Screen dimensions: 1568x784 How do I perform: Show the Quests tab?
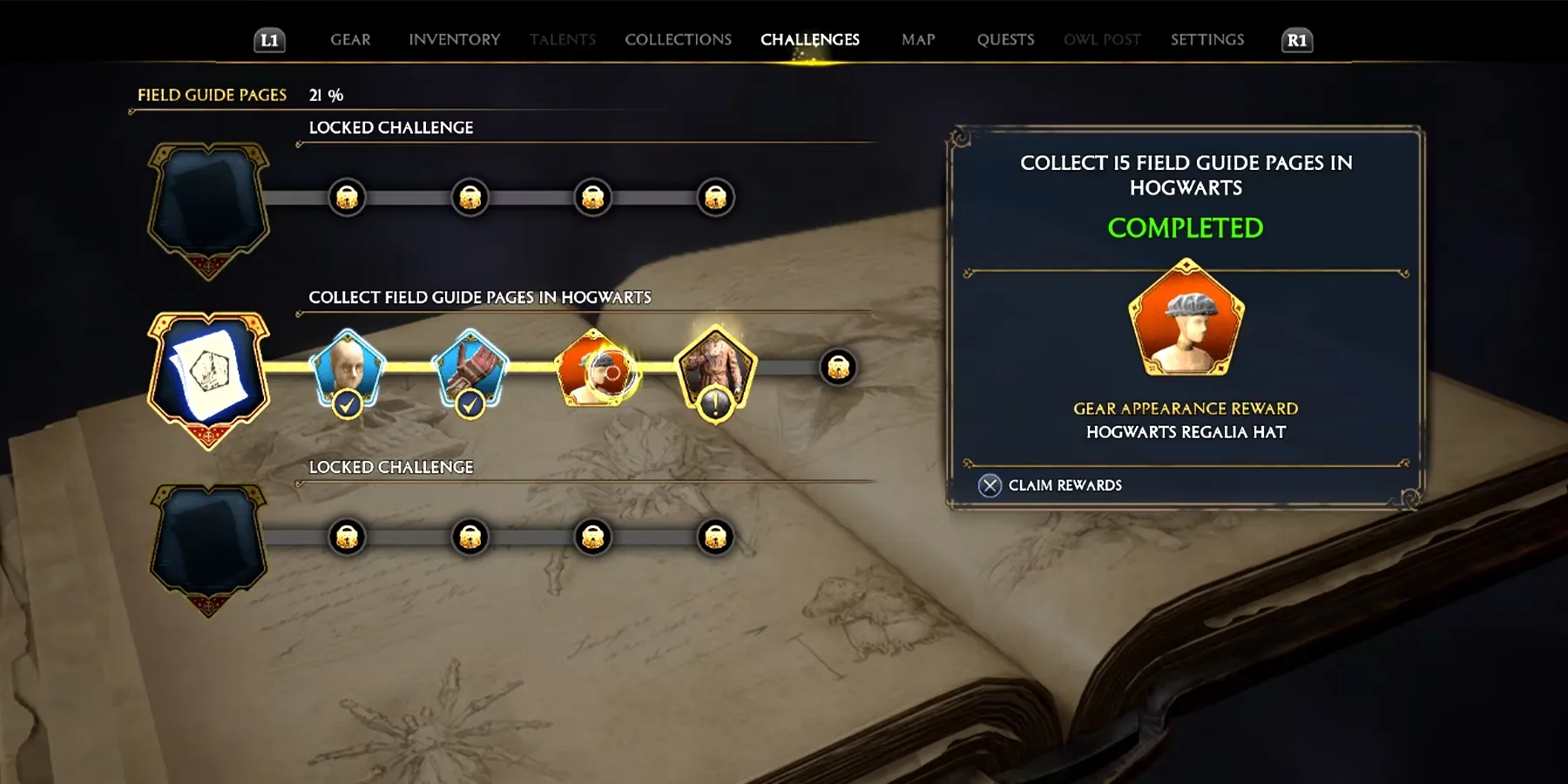[1005, 39]
